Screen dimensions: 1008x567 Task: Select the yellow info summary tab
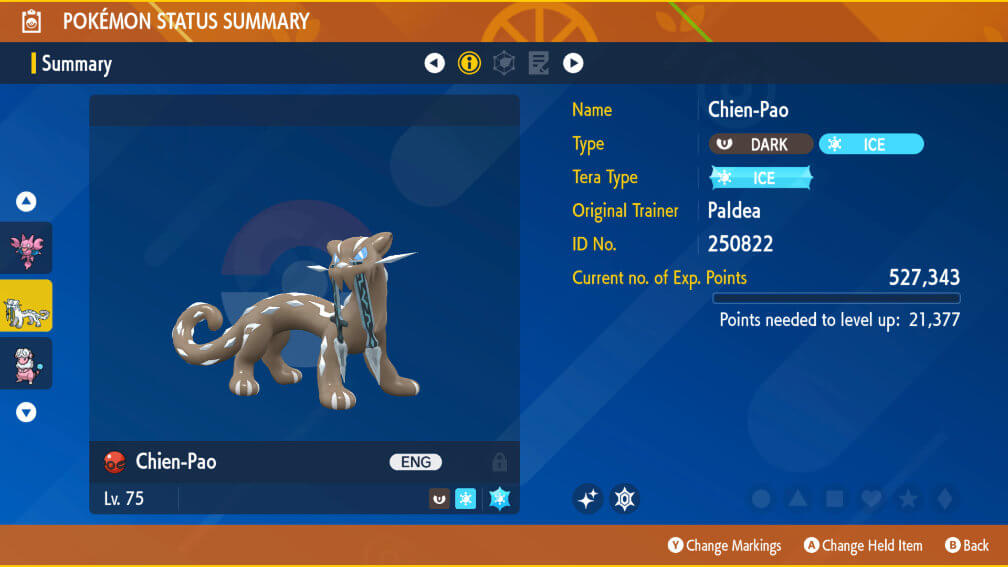469,63
